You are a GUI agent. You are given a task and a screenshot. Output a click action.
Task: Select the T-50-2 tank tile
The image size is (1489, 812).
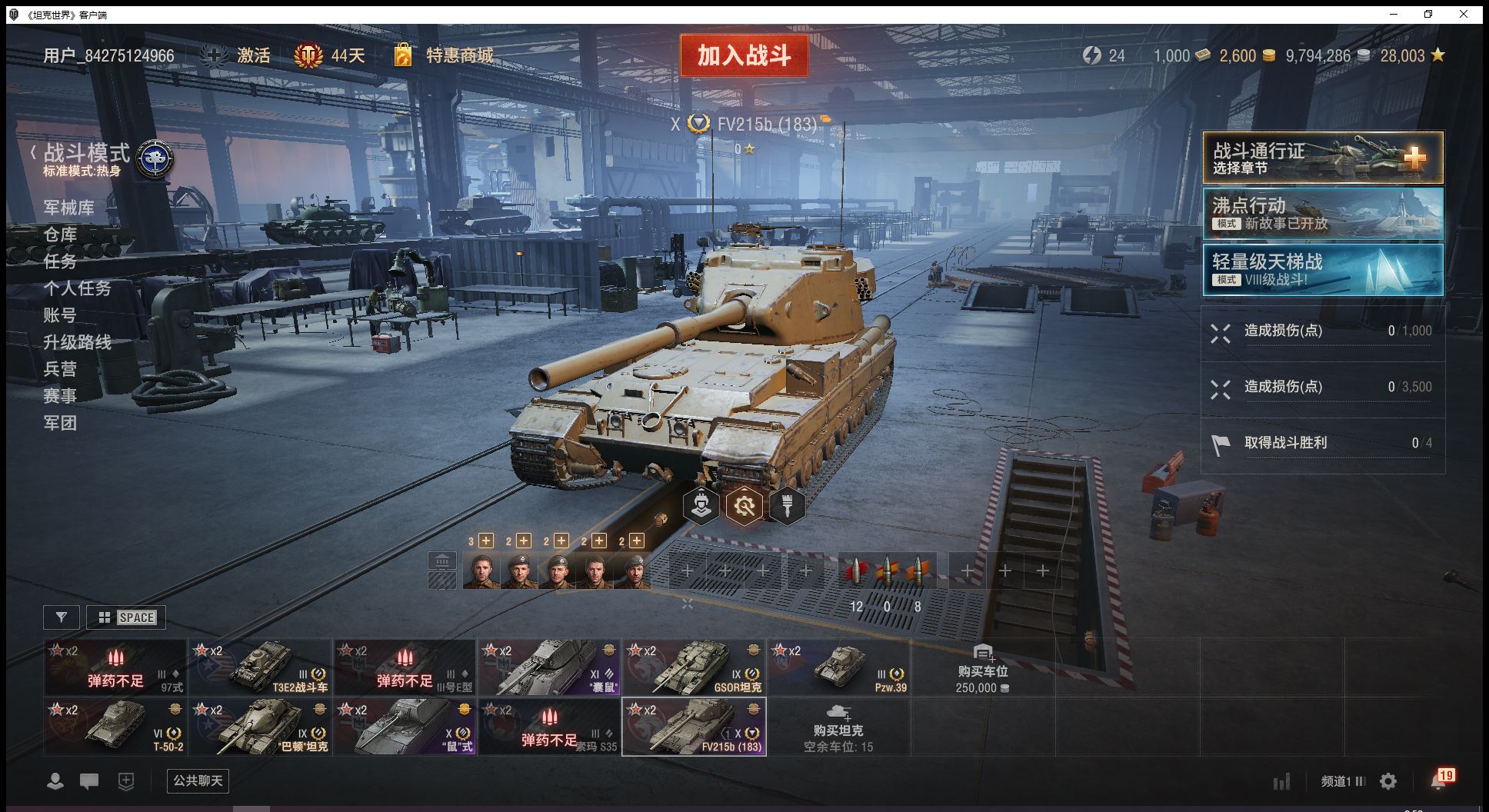click(115, 727)
